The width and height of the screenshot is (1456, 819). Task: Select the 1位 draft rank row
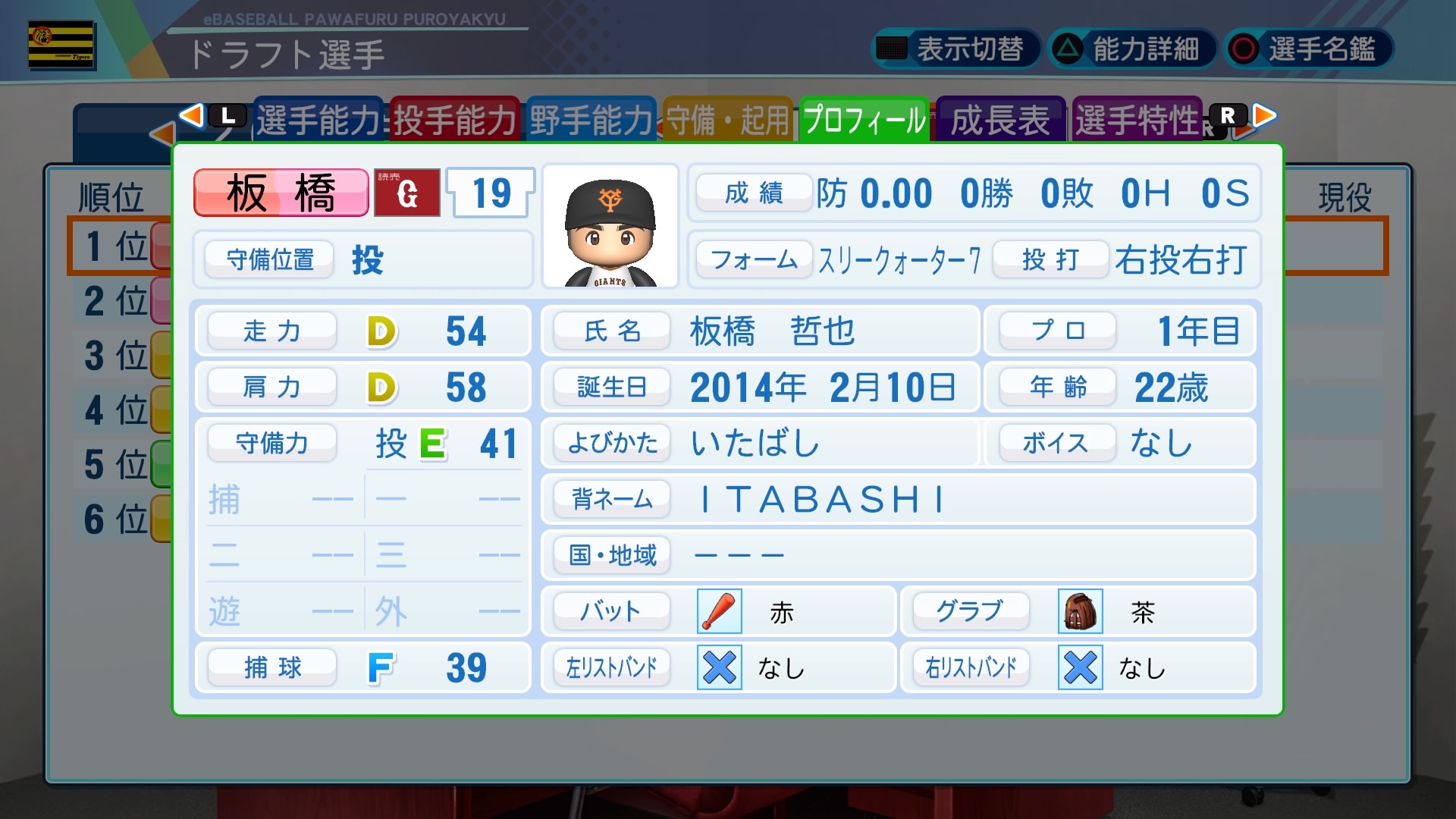pos(118,246)
